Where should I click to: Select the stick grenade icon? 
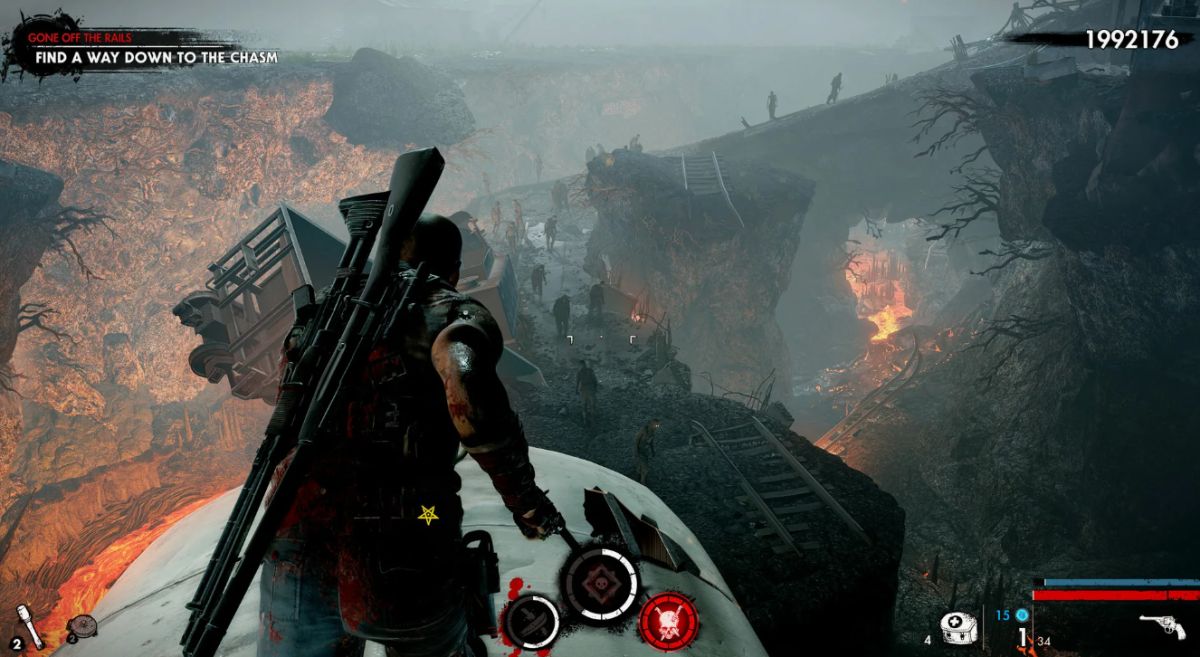(x=30, y=625)
